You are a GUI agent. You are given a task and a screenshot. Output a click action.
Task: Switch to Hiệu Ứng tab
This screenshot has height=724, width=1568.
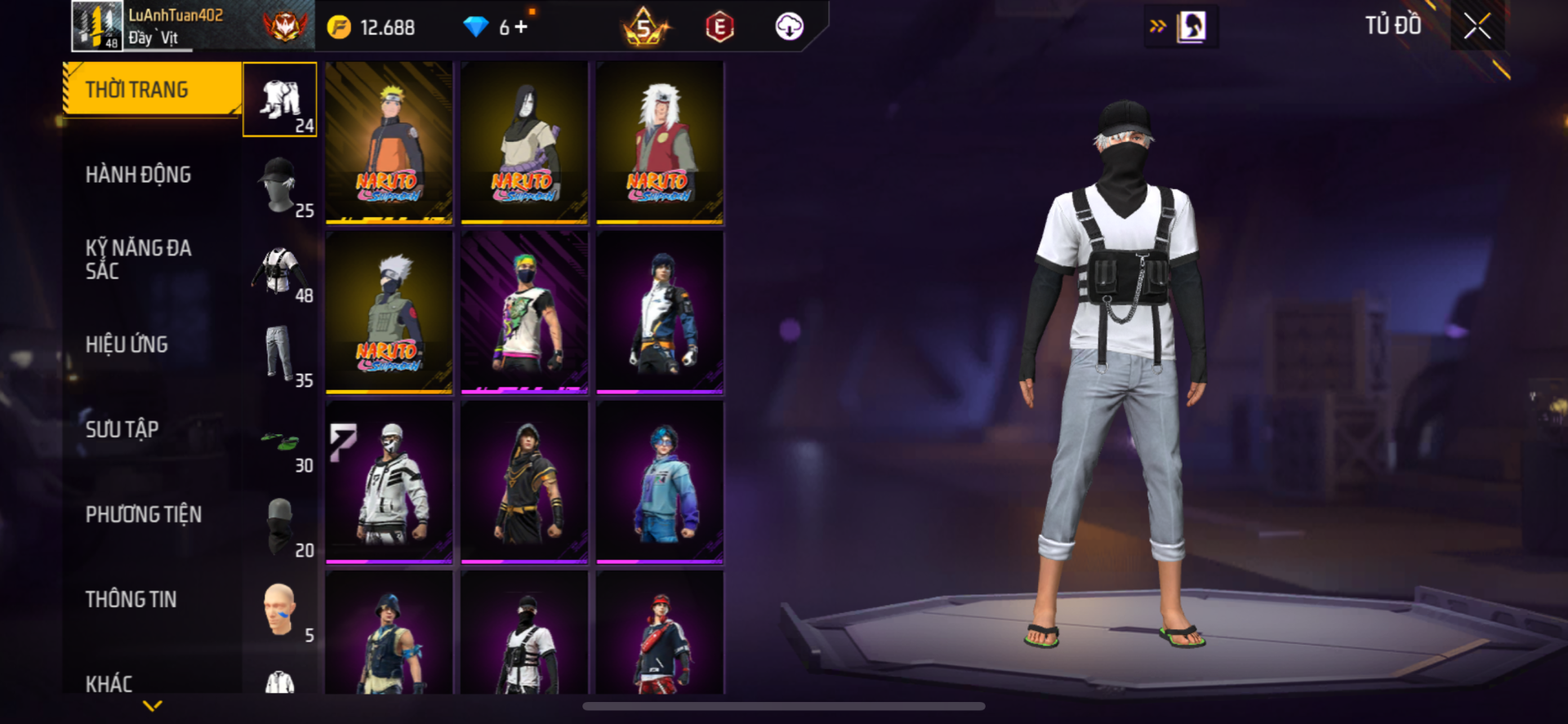[x=127, y=344]
